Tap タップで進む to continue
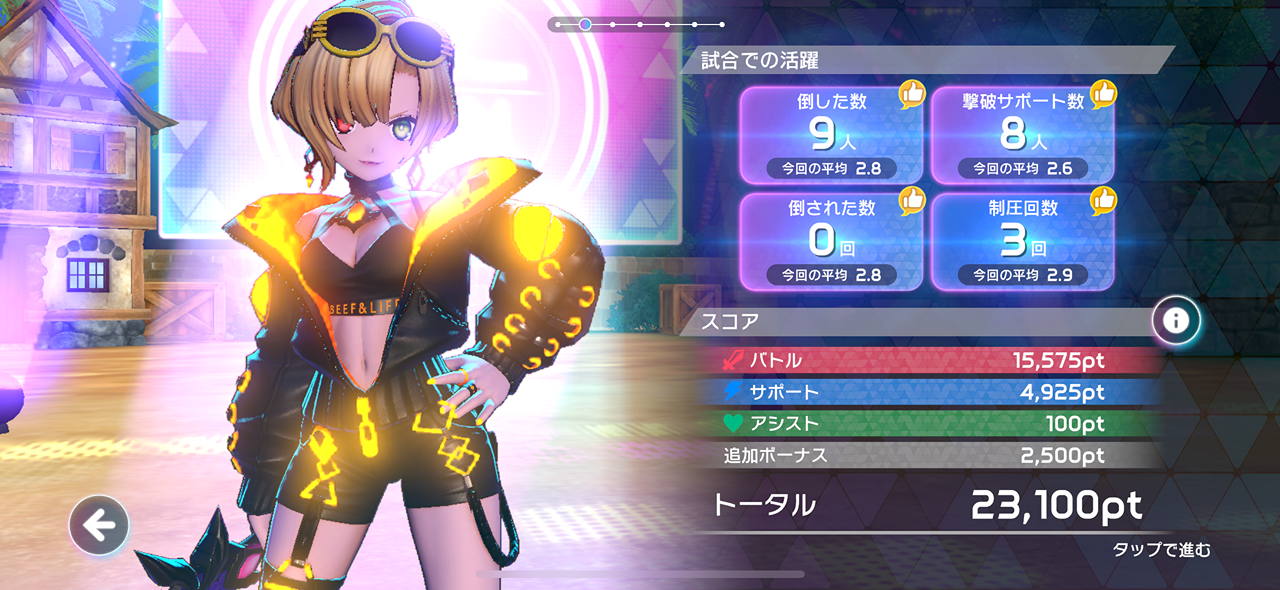The image size is (1280, 590). (x=1161, y=550)
